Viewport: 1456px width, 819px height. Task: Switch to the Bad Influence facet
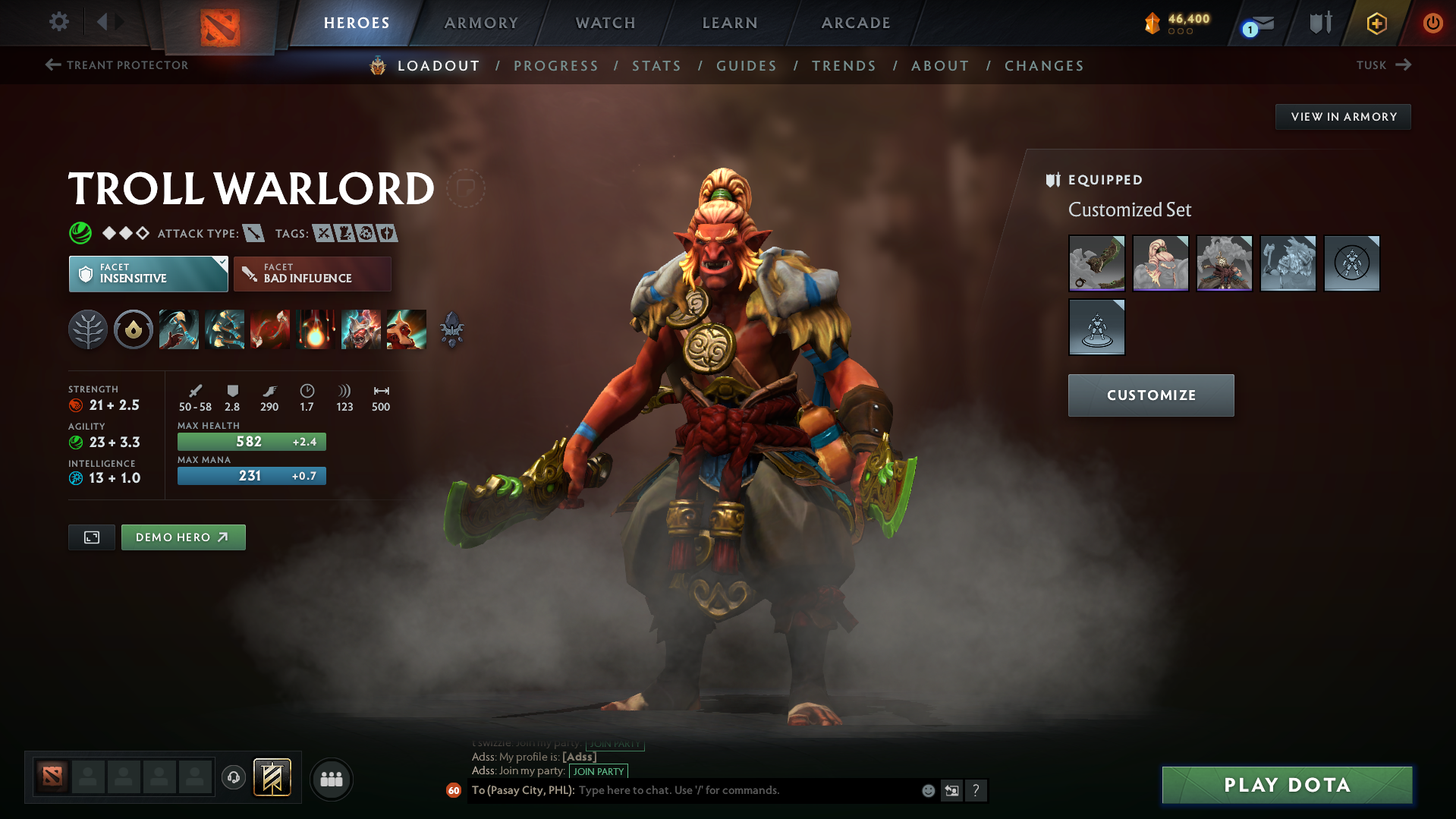pos(312,273)
